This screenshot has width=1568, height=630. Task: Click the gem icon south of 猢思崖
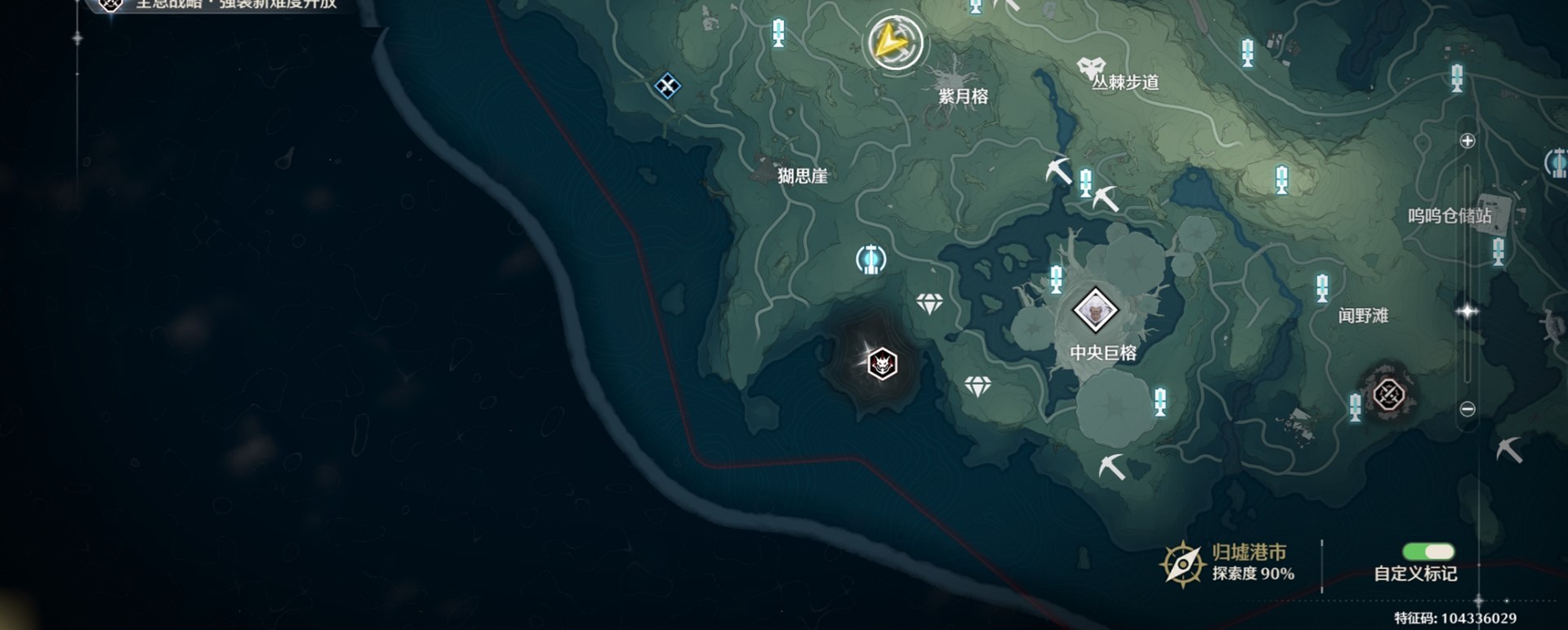coord(931,300)
